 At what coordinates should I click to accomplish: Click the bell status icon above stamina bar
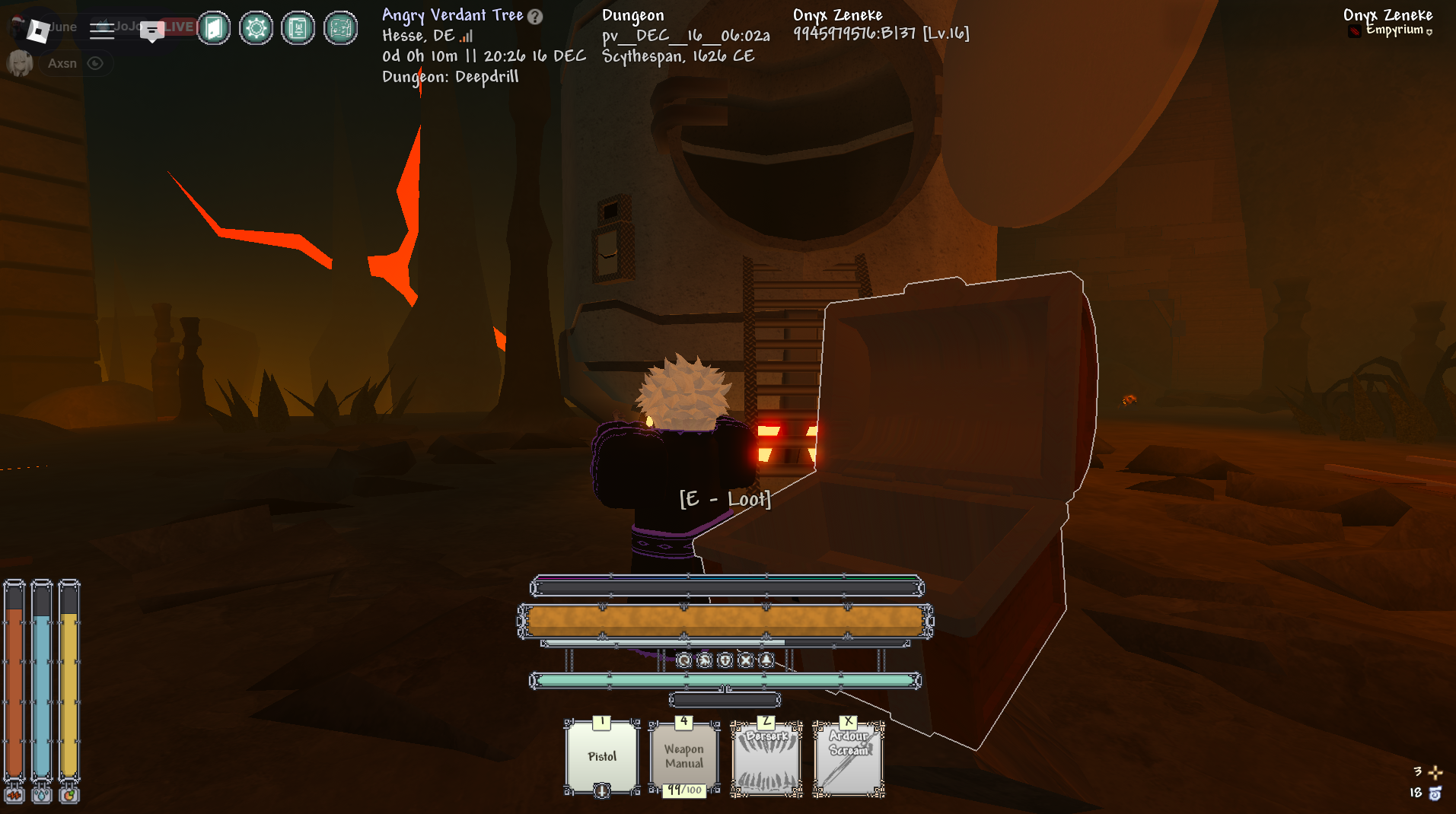click(x=766, y=660)
